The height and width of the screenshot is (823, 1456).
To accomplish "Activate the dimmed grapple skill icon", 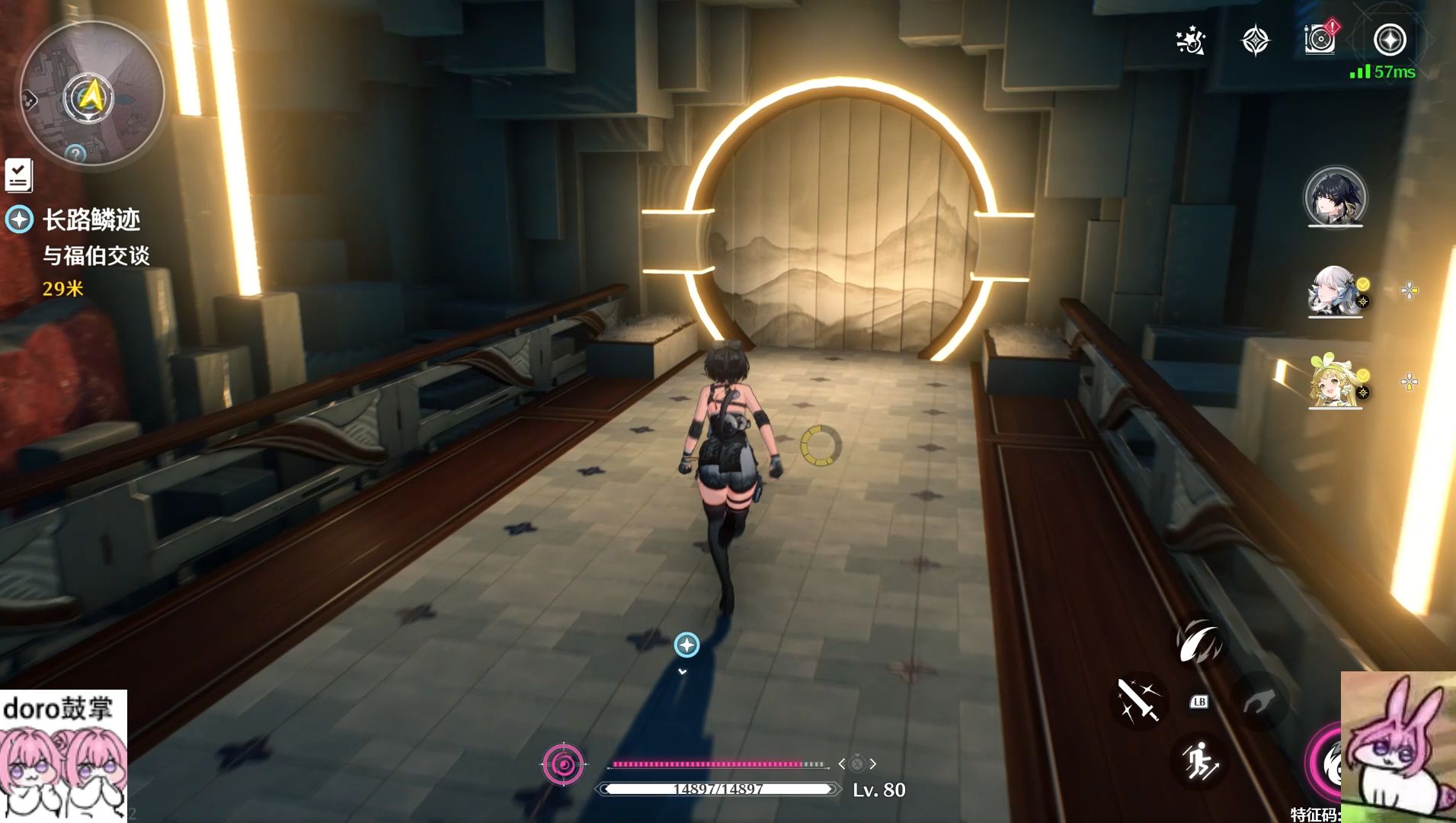I will coord(1259,702).
